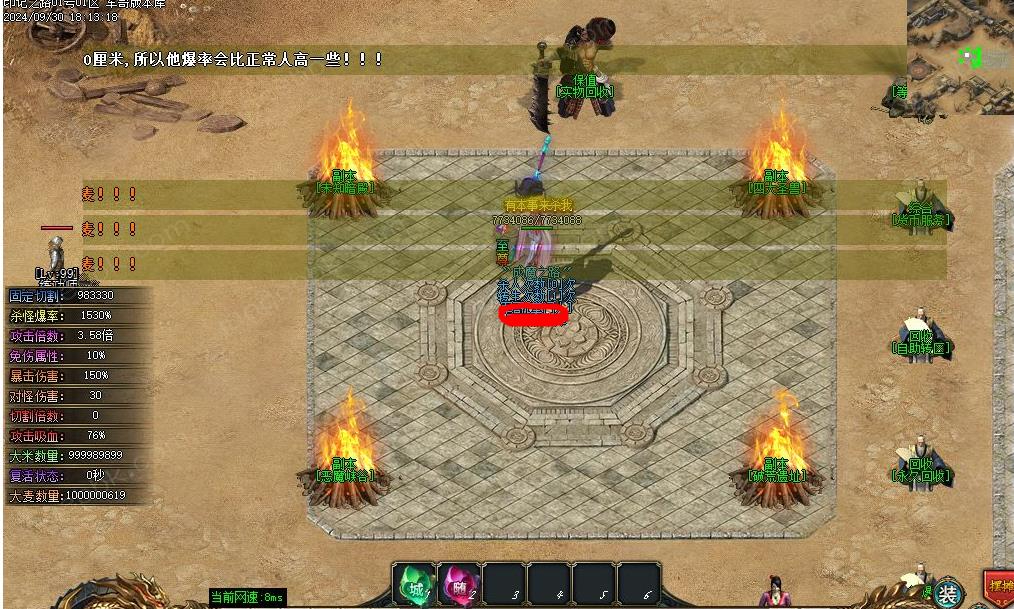Open the red 摆摊 stall button
The width and height of the screenshot is (1014, 609).
[999, 587]
